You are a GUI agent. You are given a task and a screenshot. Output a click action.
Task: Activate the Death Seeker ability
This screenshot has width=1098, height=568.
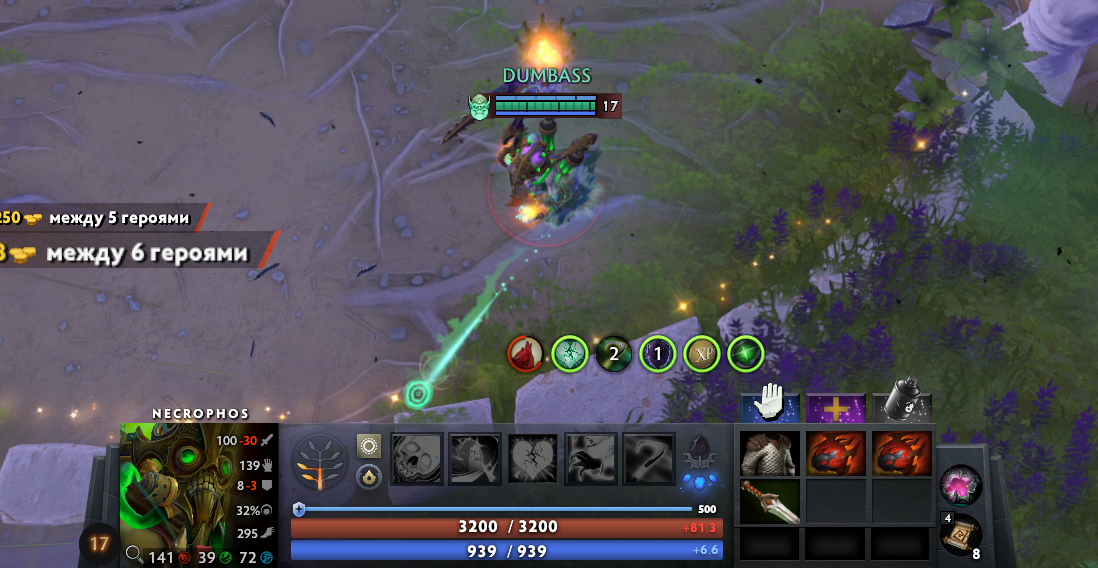(x=591, y=459)
